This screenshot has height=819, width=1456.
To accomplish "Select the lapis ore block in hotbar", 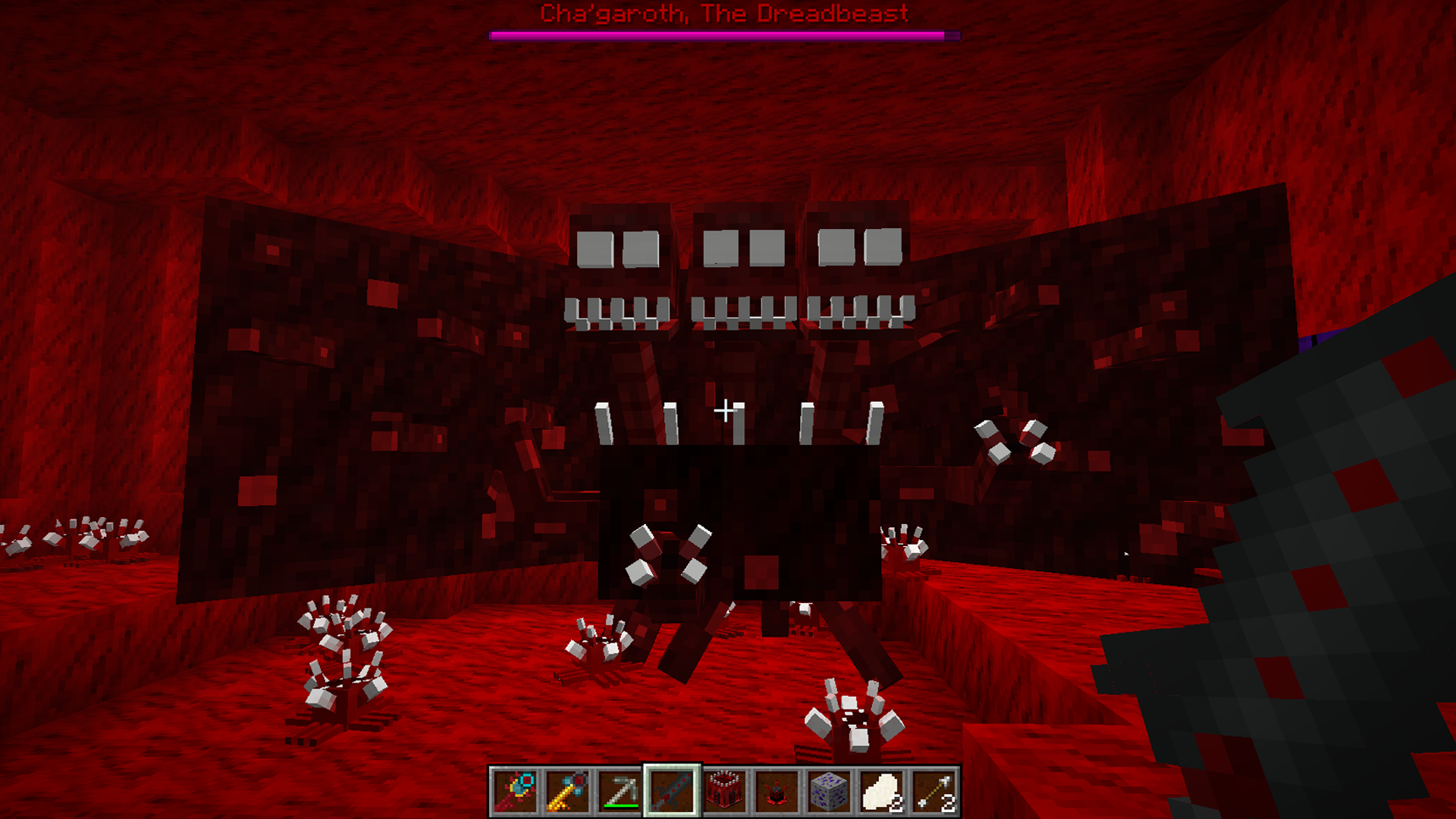I will pyautogui.click(x=830, y=791).
